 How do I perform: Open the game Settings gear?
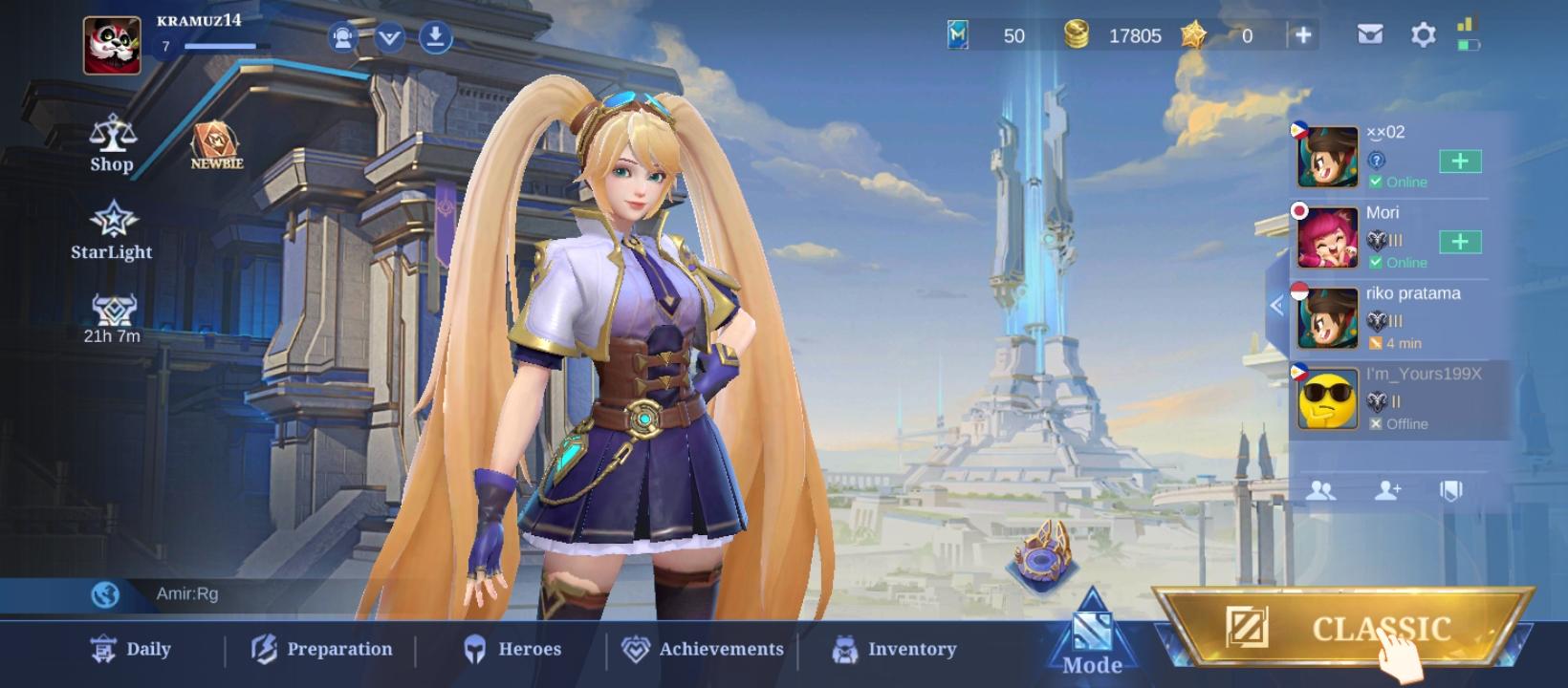(x=1424, y=34)
